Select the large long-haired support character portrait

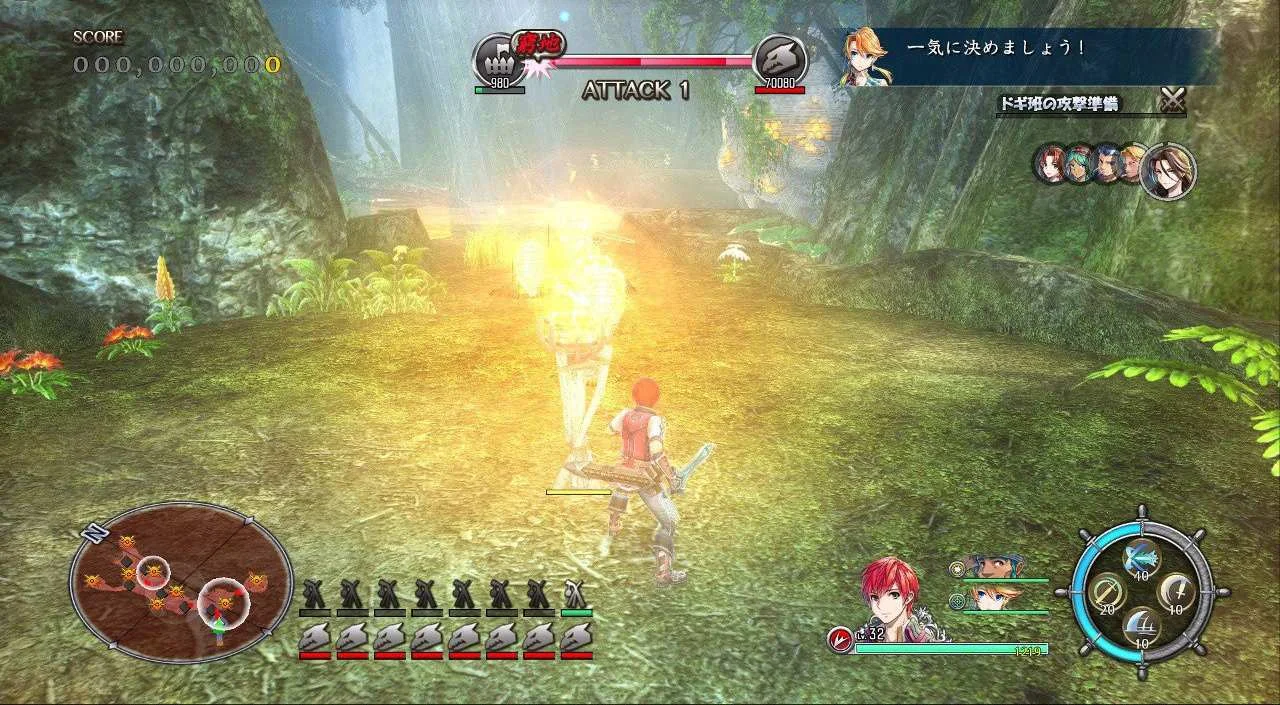[x=1167, y=171]
